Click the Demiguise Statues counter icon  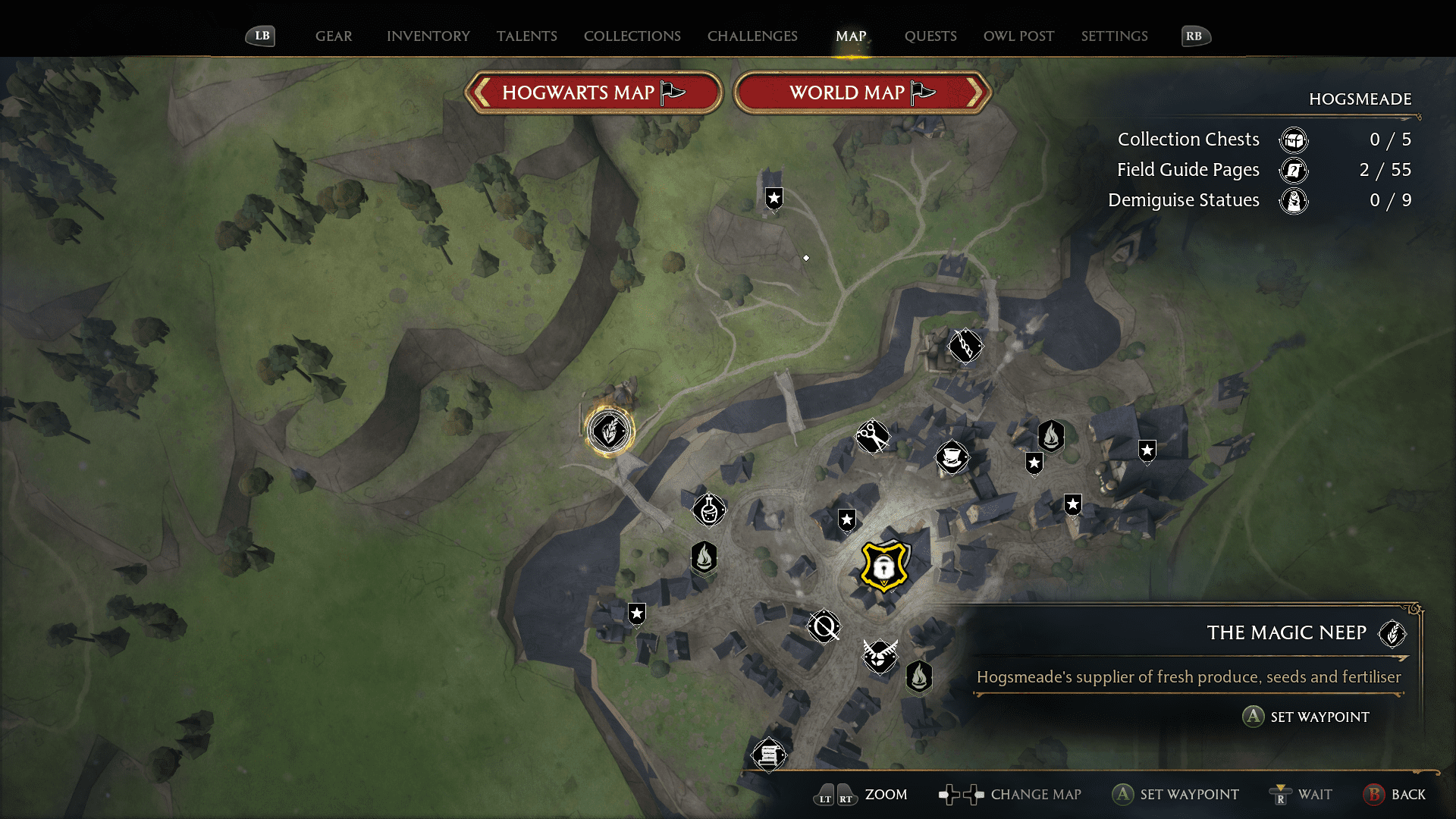(x=1294, y=201)
